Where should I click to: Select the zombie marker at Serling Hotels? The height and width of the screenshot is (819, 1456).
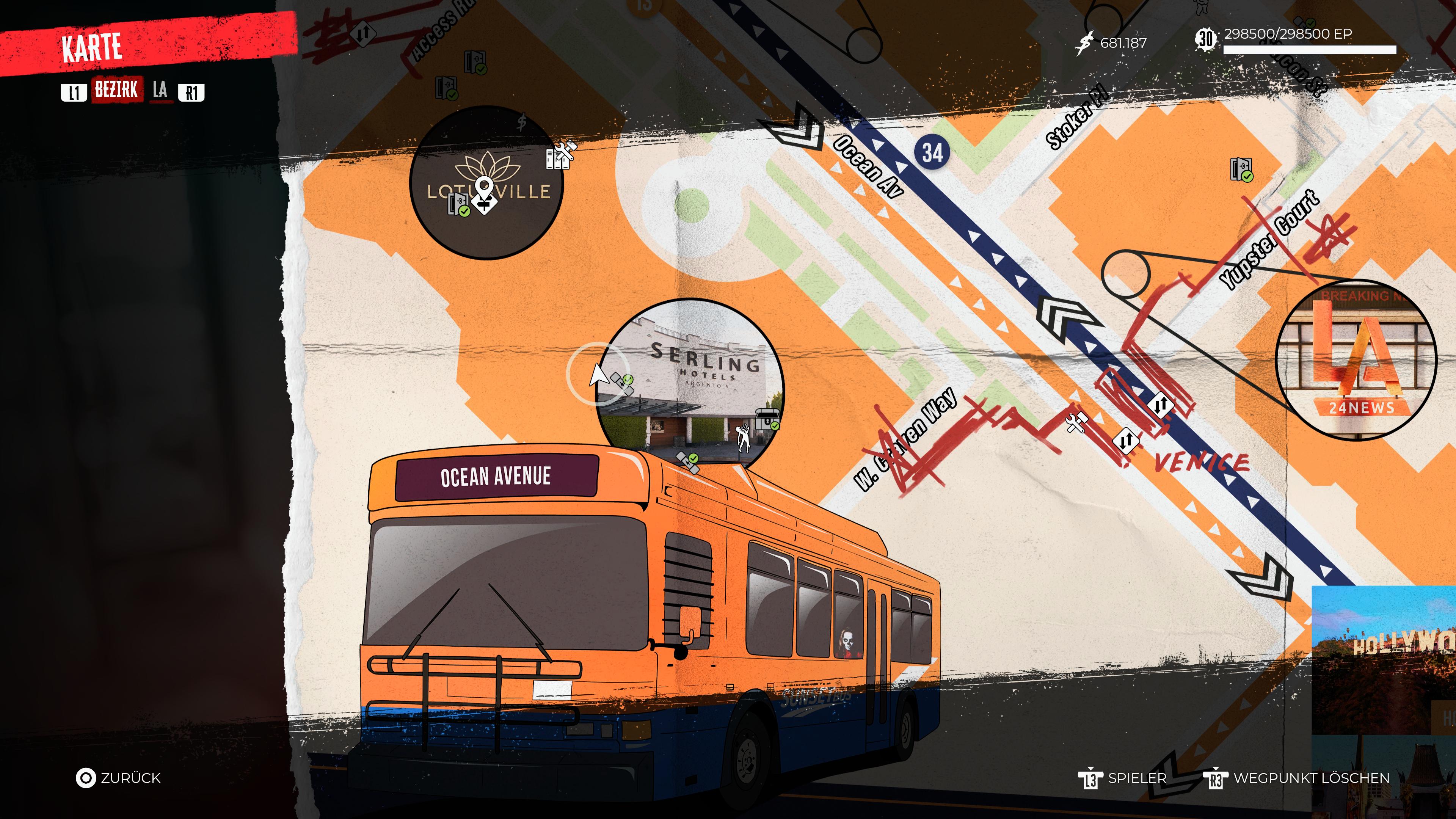click(x=744, y=438)
